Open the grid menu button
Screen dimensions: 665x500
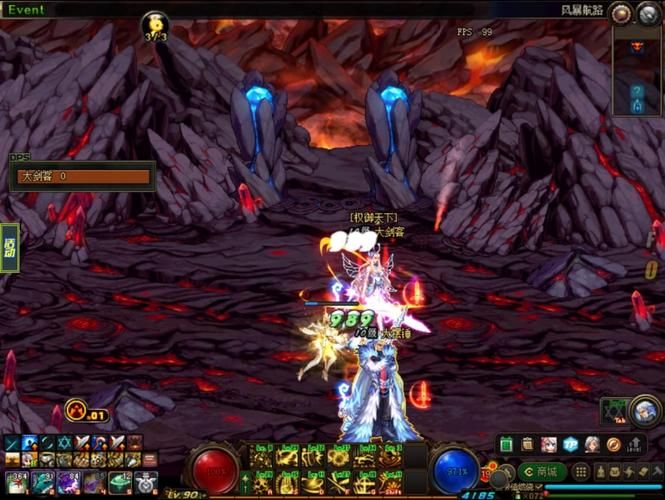(x=582, y=471)
